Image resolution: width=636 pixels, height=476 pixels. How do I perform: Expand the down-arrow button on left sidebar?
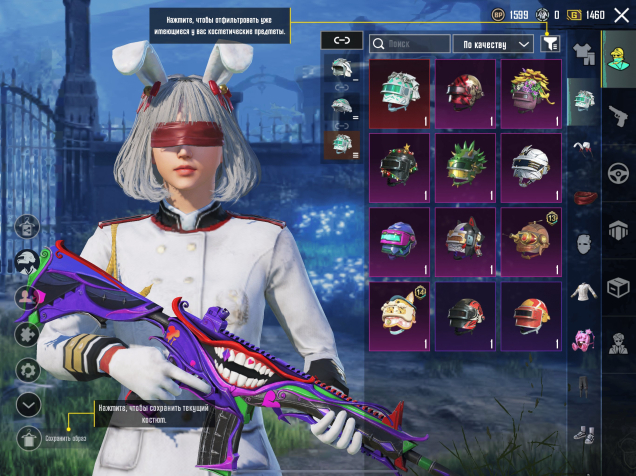29,404
